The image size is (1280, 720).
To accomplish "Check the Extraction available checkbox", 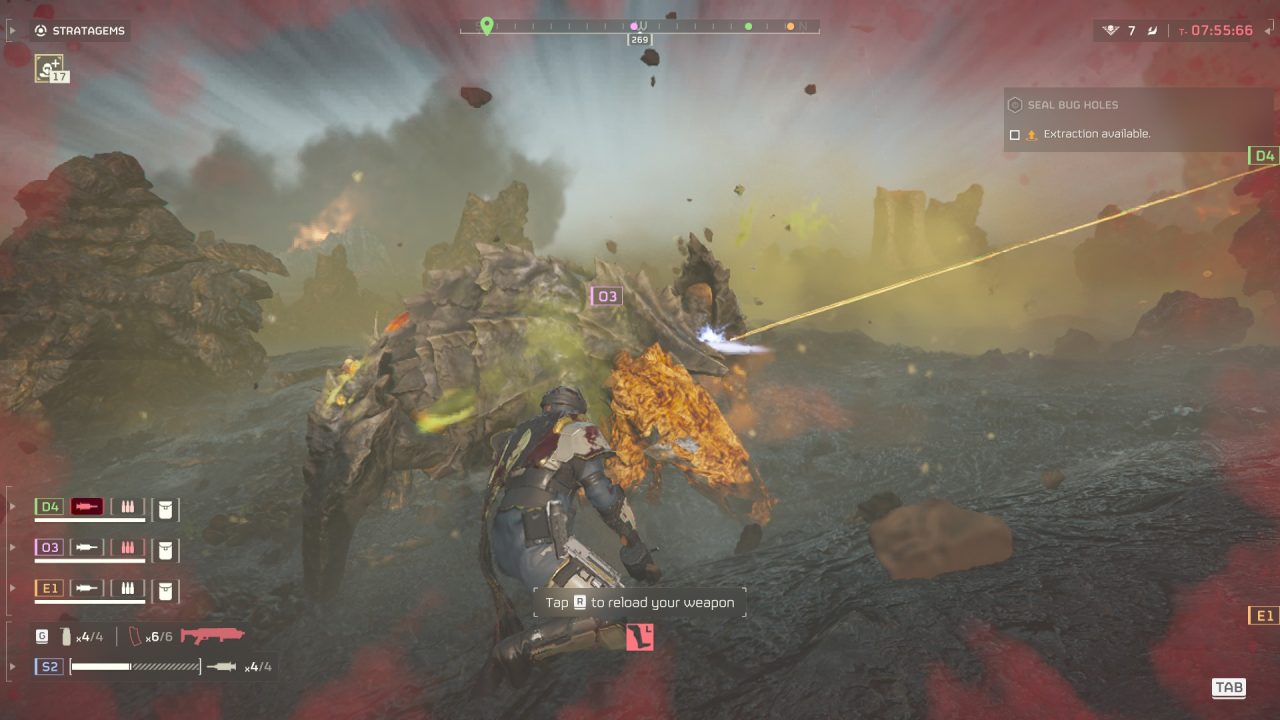I will click(1015, 134).
